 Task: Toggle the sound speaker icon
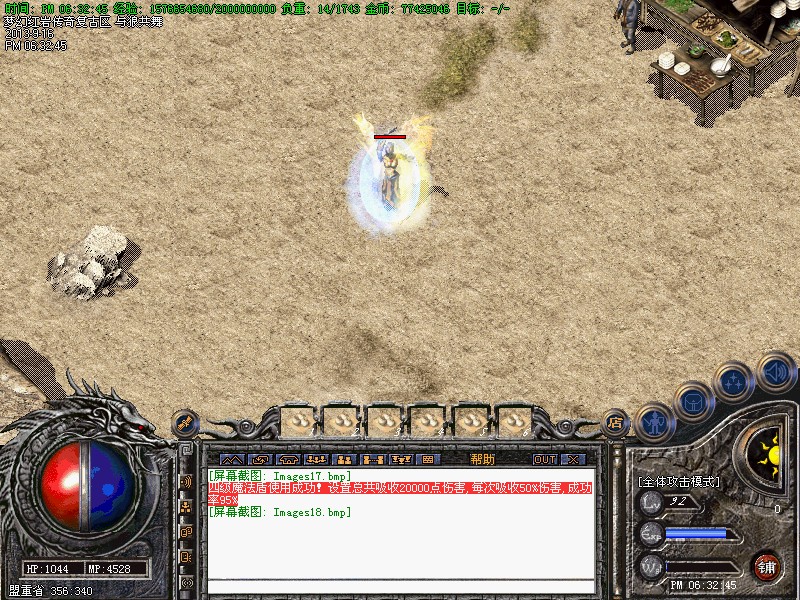click(x=775, y=370)
